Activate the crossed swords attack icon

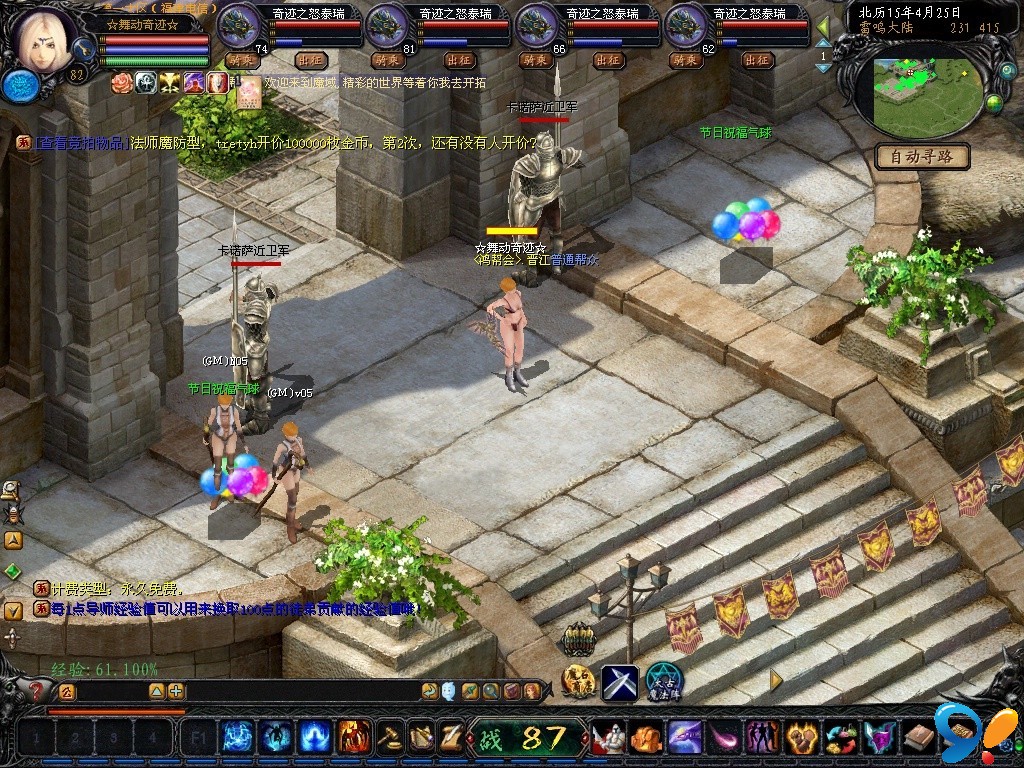[x=619, y=683]
